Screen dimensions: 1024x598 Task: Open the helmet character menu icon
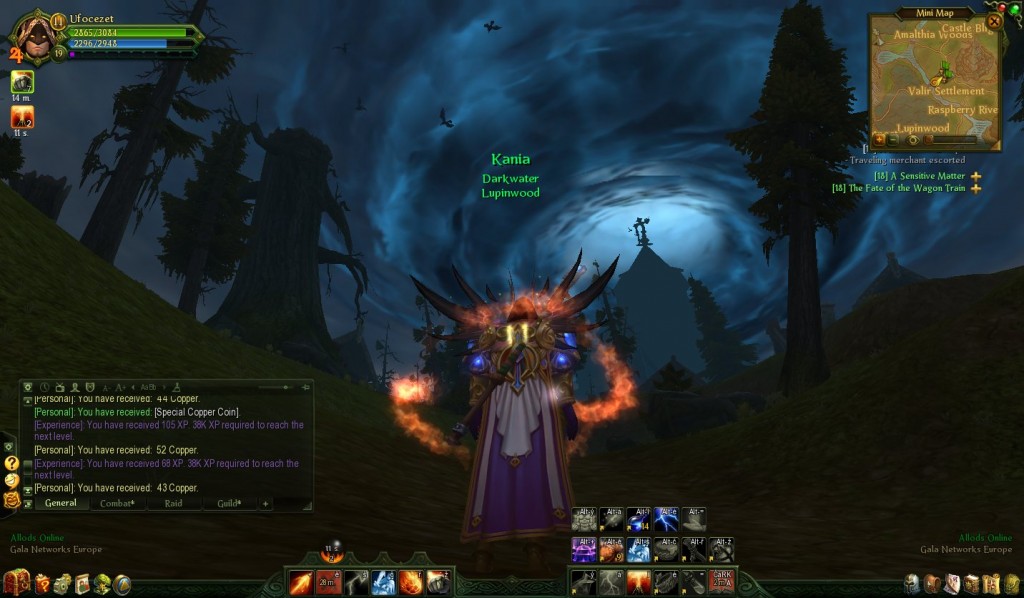(x=912, y=583)
